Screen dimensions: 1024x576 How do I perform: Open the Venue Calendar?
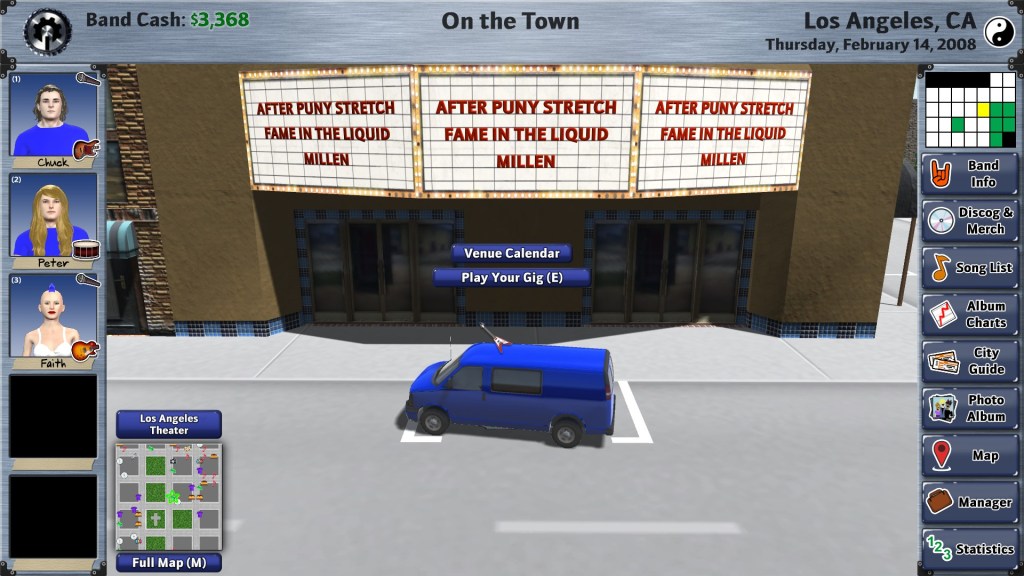(511, 254)
